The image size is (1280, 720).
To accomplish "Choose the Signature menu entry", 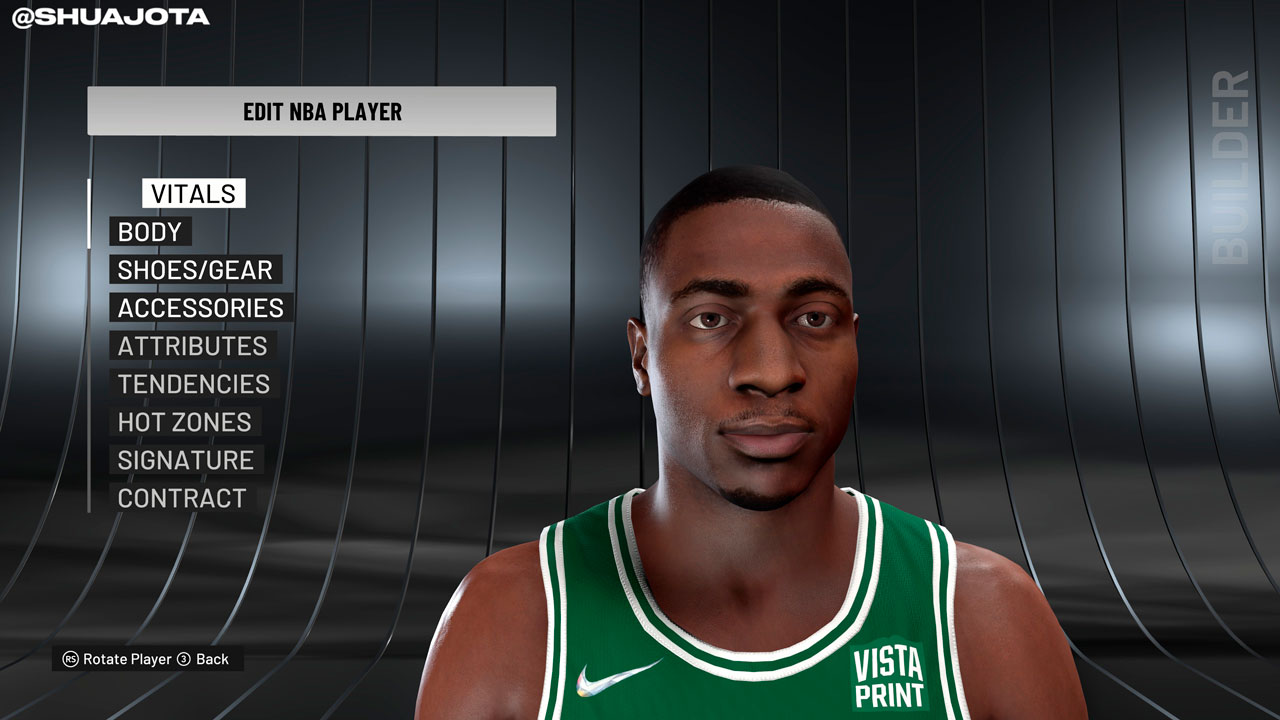I will click(x=186, y=460).
